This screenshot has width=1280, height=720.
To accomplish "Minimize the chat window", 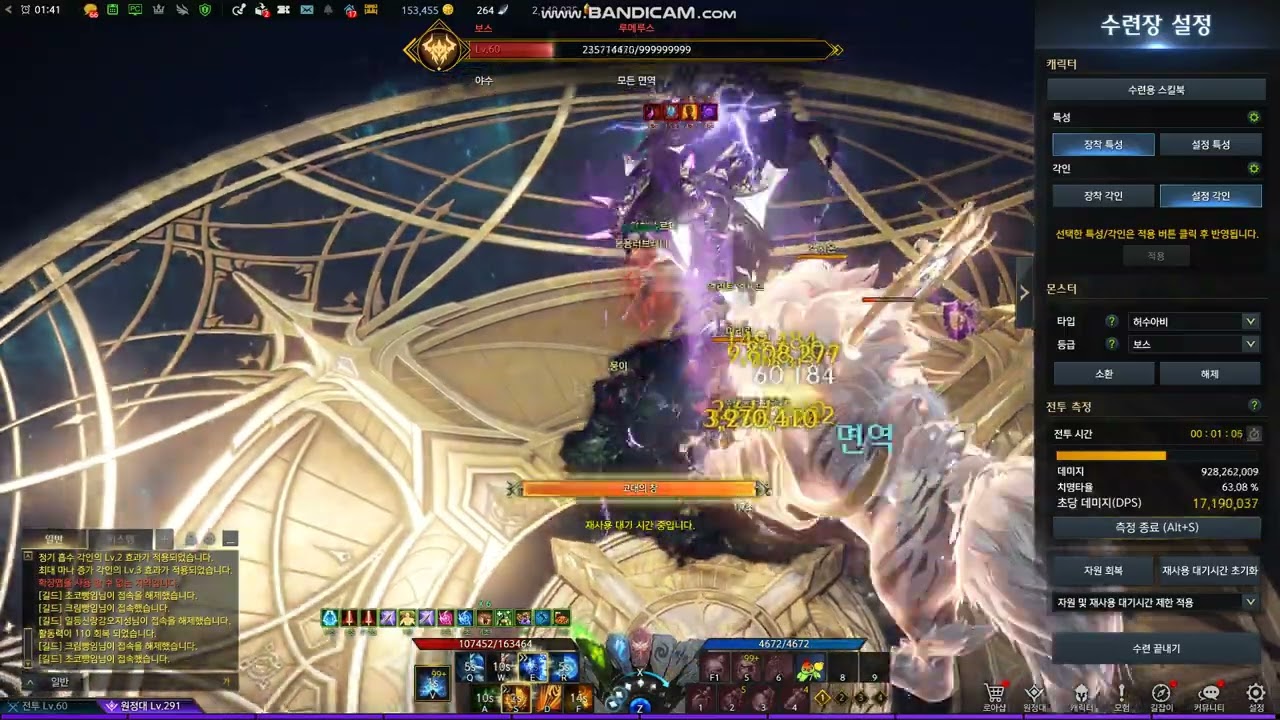I will pos(230,539).
